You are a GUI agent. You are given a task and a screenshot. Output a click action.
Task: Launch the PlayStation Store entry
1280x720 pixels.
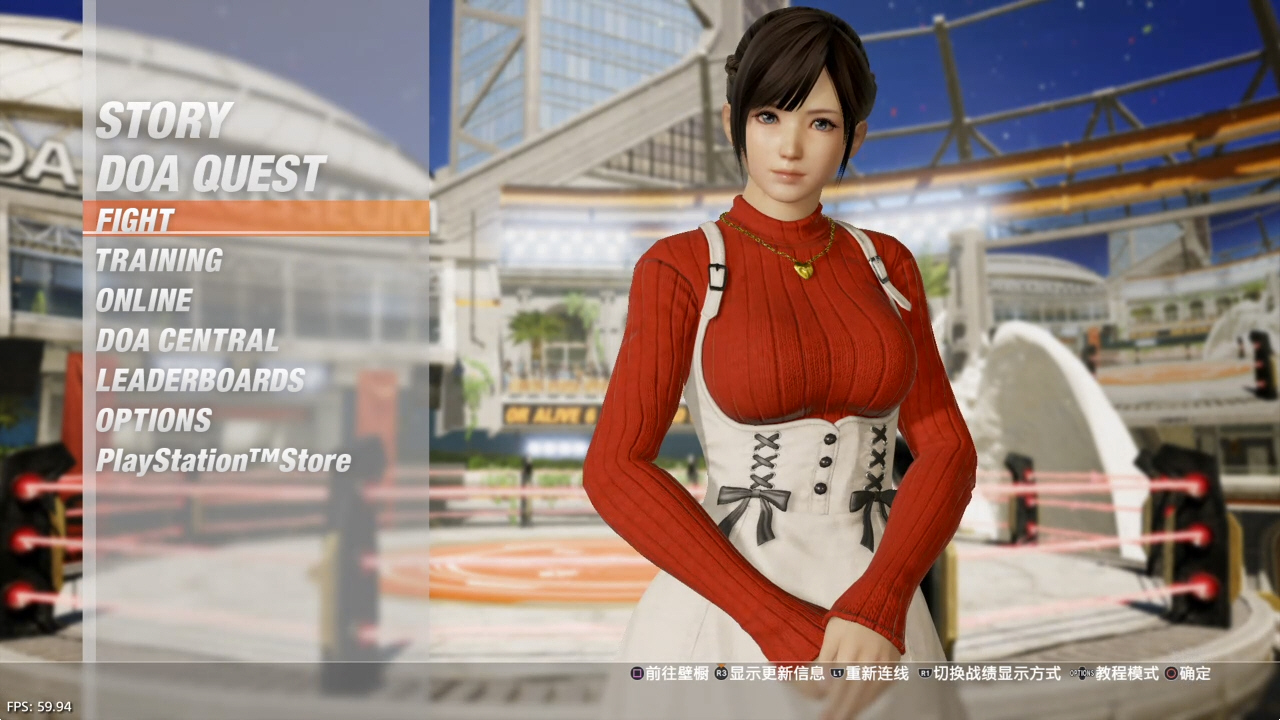click(223, 461)
